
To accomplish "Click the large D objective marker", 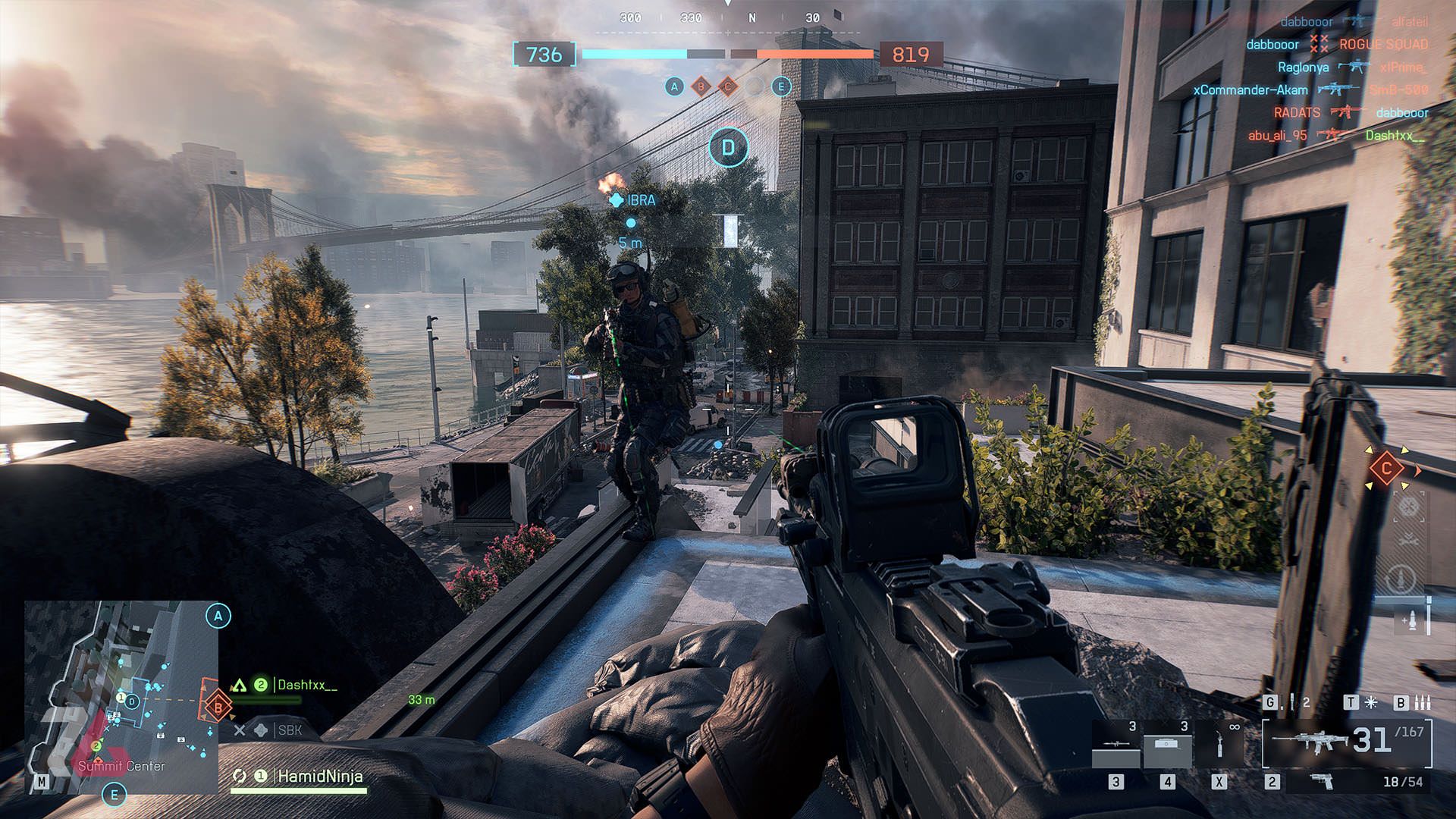I will tap(728, 147).
